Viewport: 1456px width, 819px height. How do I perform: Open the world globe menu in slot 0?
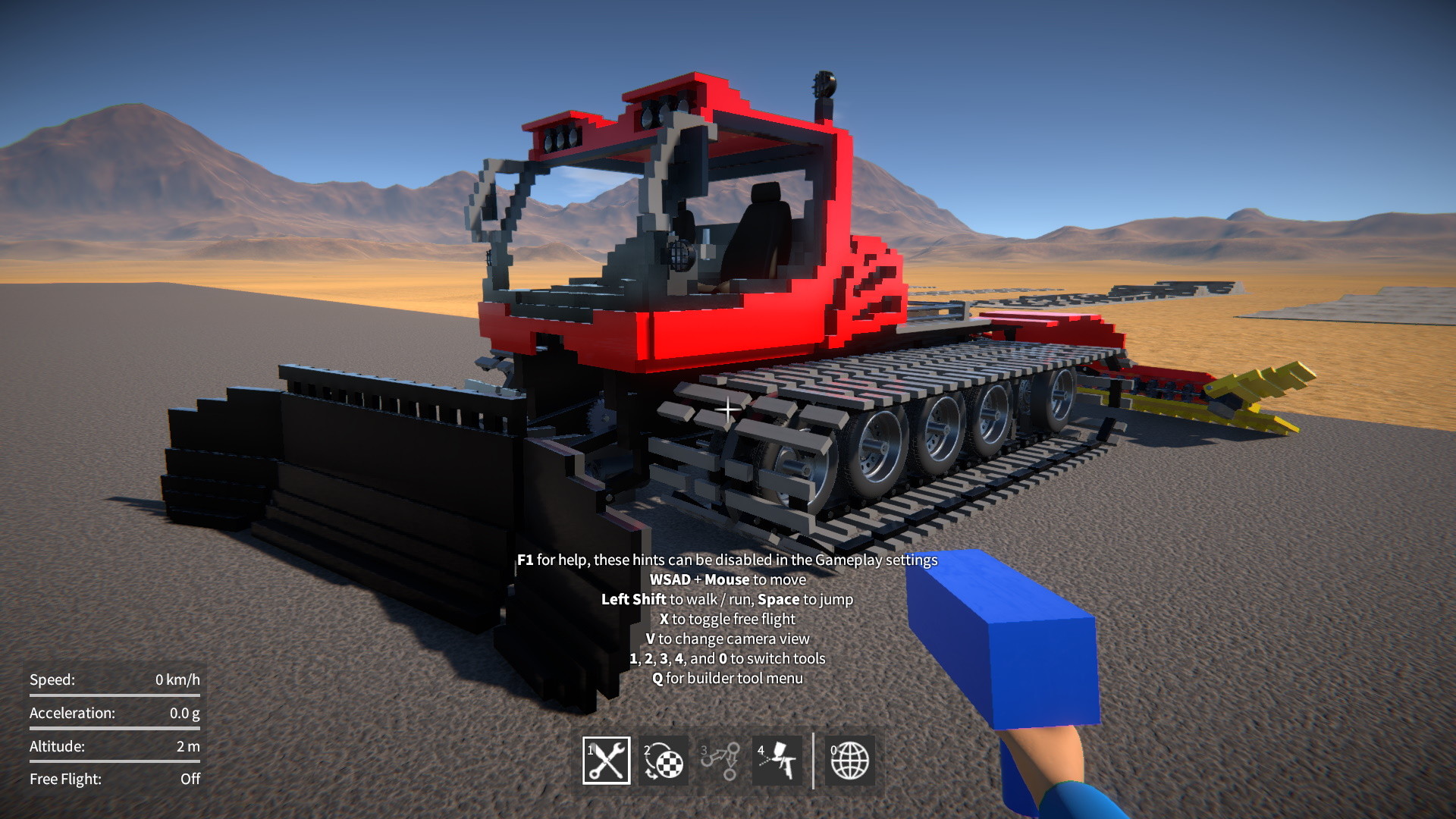point(849,761)
